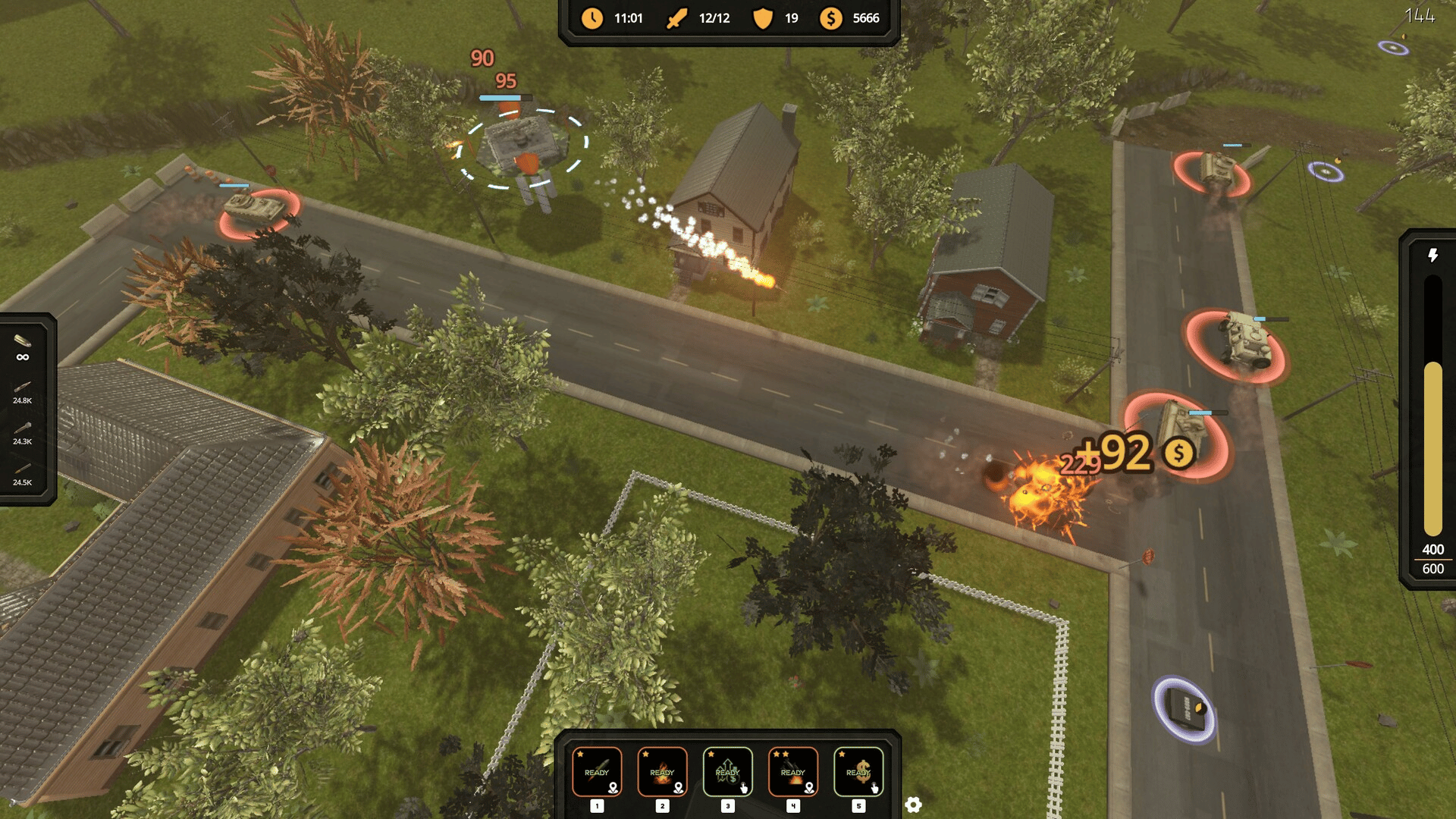Open settings with the gear icon
Viewport: 1456px width, 819px height.
[913, 805]
